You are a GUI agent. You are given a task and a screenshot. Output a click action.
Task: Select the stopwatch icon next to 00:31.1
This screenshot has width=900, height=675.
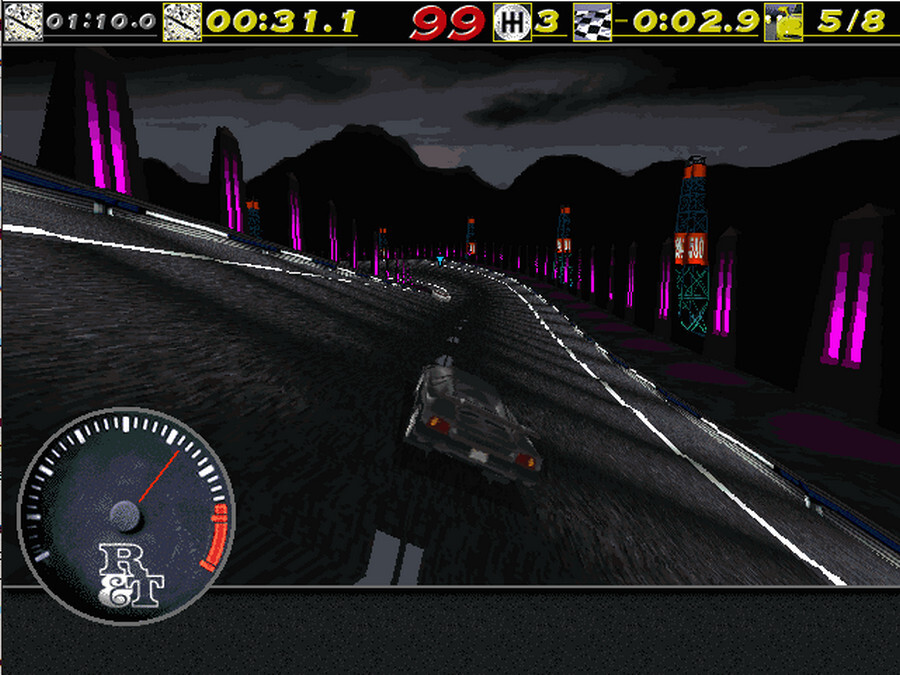[182, 20]
